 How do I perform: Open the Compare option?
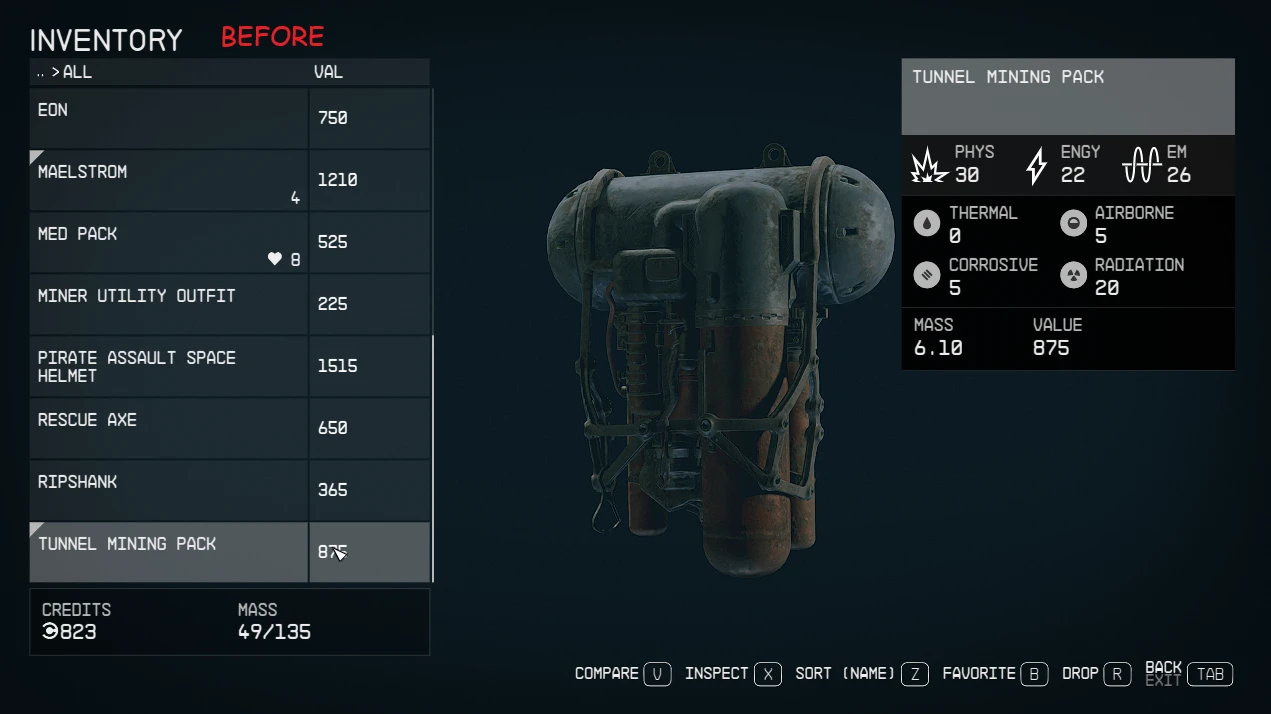tap(622, 674)
